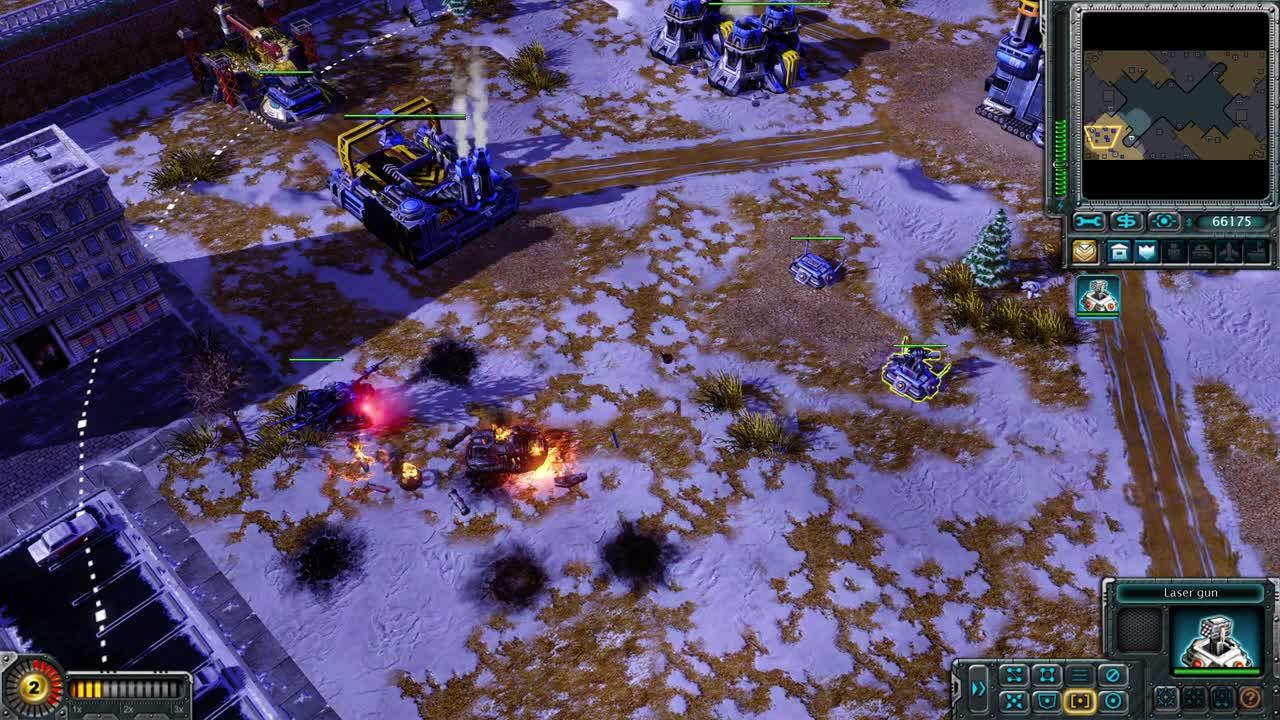Click the Laser gun name label
Screen dimensions: 1280x720
1192,593
